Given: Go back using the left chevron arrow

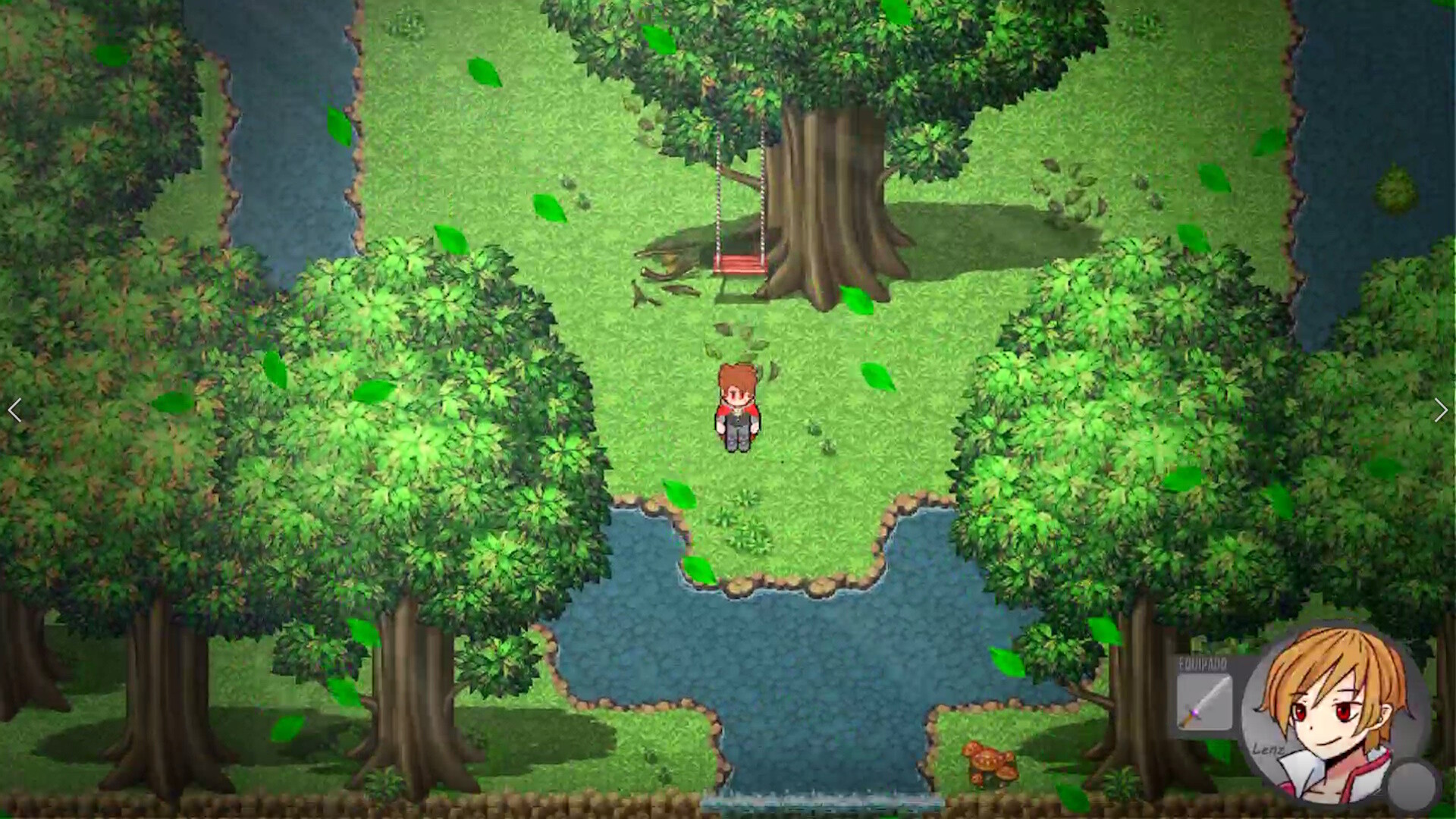Looking at the screenshot, I should pos(14,411).
